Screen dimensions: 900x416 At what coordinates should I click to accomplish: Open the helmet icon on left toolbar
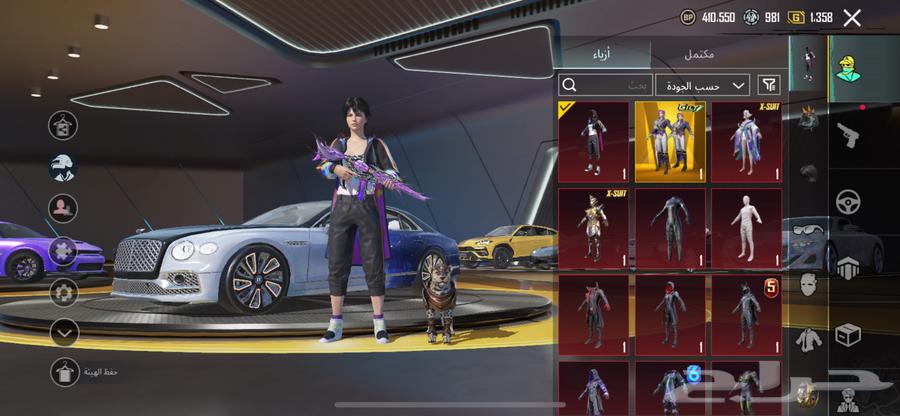coord(64,167)
